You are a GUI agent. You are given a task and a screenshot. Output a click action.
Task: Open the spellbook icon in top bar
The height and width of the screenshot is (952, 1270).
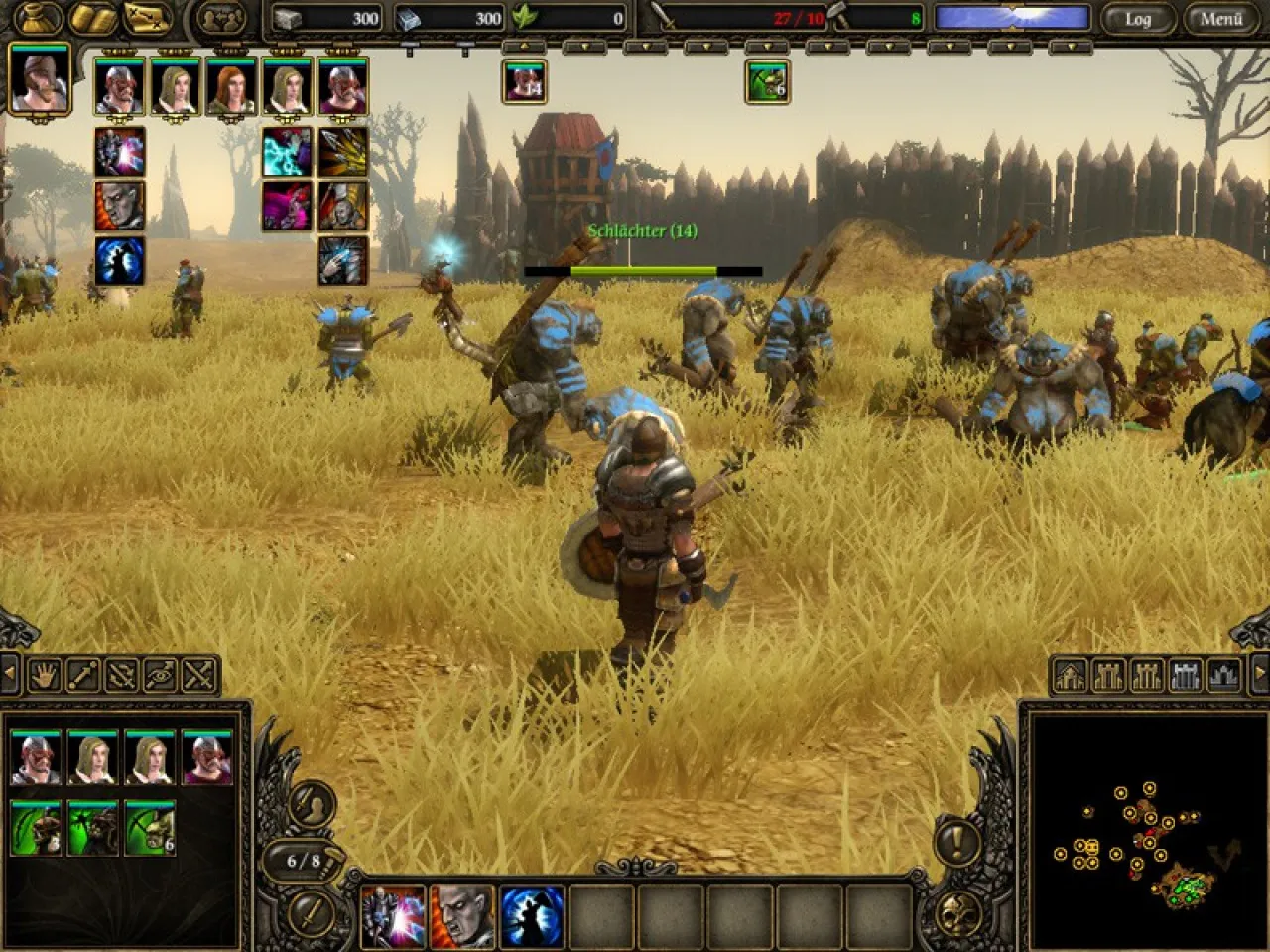[91, 18]
